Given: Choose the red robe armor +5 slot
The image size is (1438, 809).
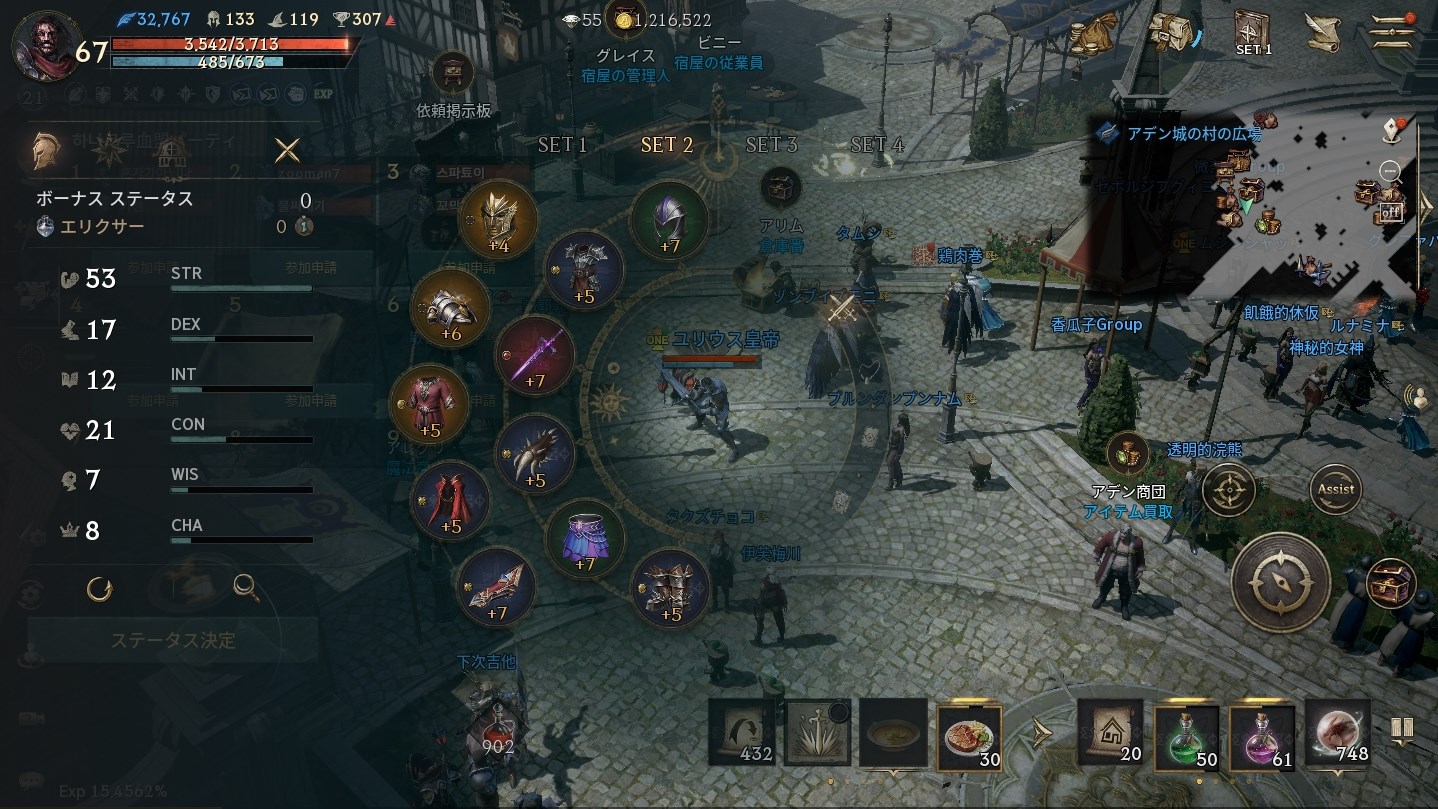Looking at the screenshot, I should pos(429,405).
